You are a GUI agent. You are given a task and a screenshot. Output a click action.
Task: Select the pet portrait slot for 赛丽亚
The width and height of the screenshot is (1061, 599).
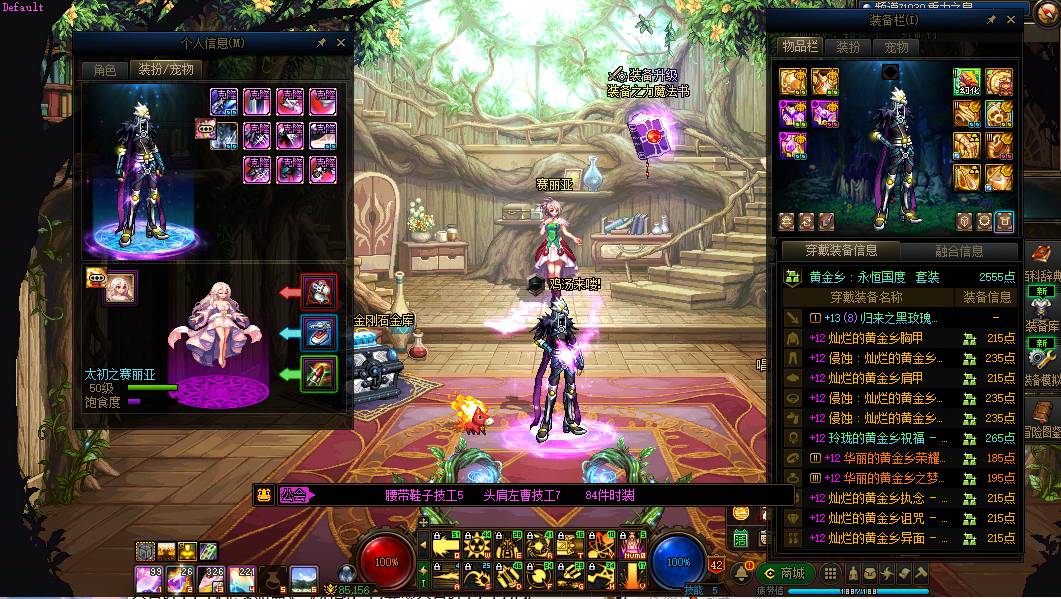point(121,287)
